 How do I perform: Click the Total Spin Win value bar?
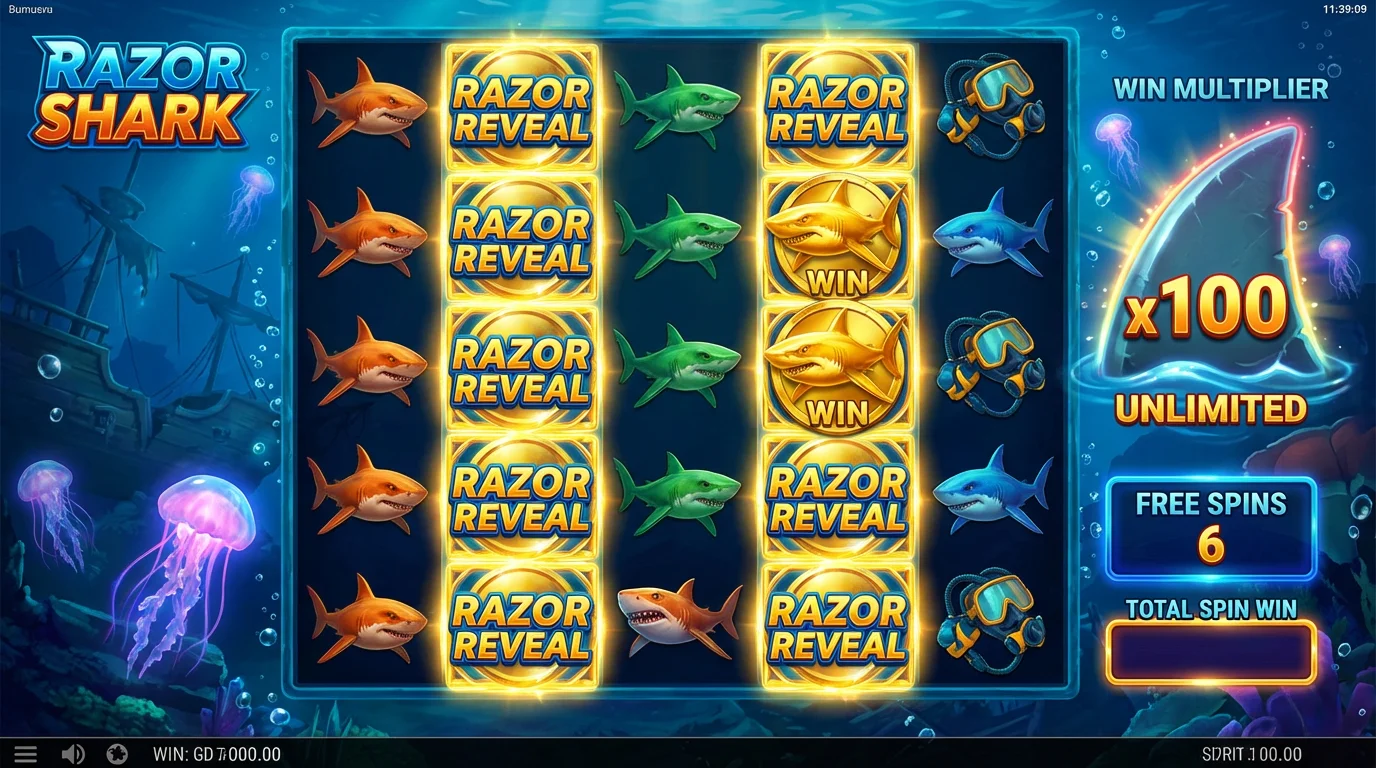click(x=1211, y=651)
